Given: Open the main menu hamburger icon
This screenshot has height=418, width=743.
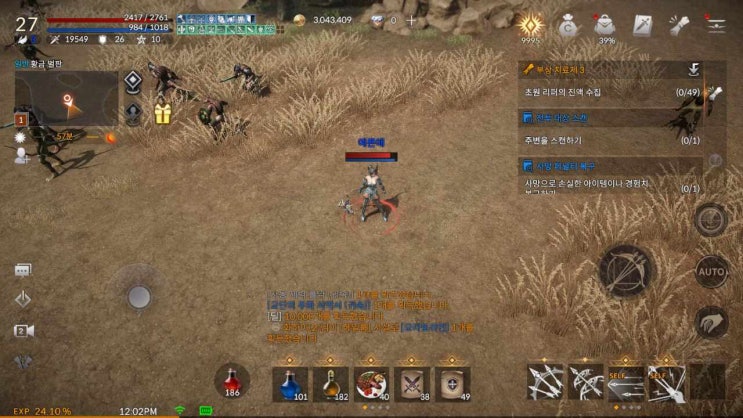Looking at the screenshot, I should click(716, 24).
